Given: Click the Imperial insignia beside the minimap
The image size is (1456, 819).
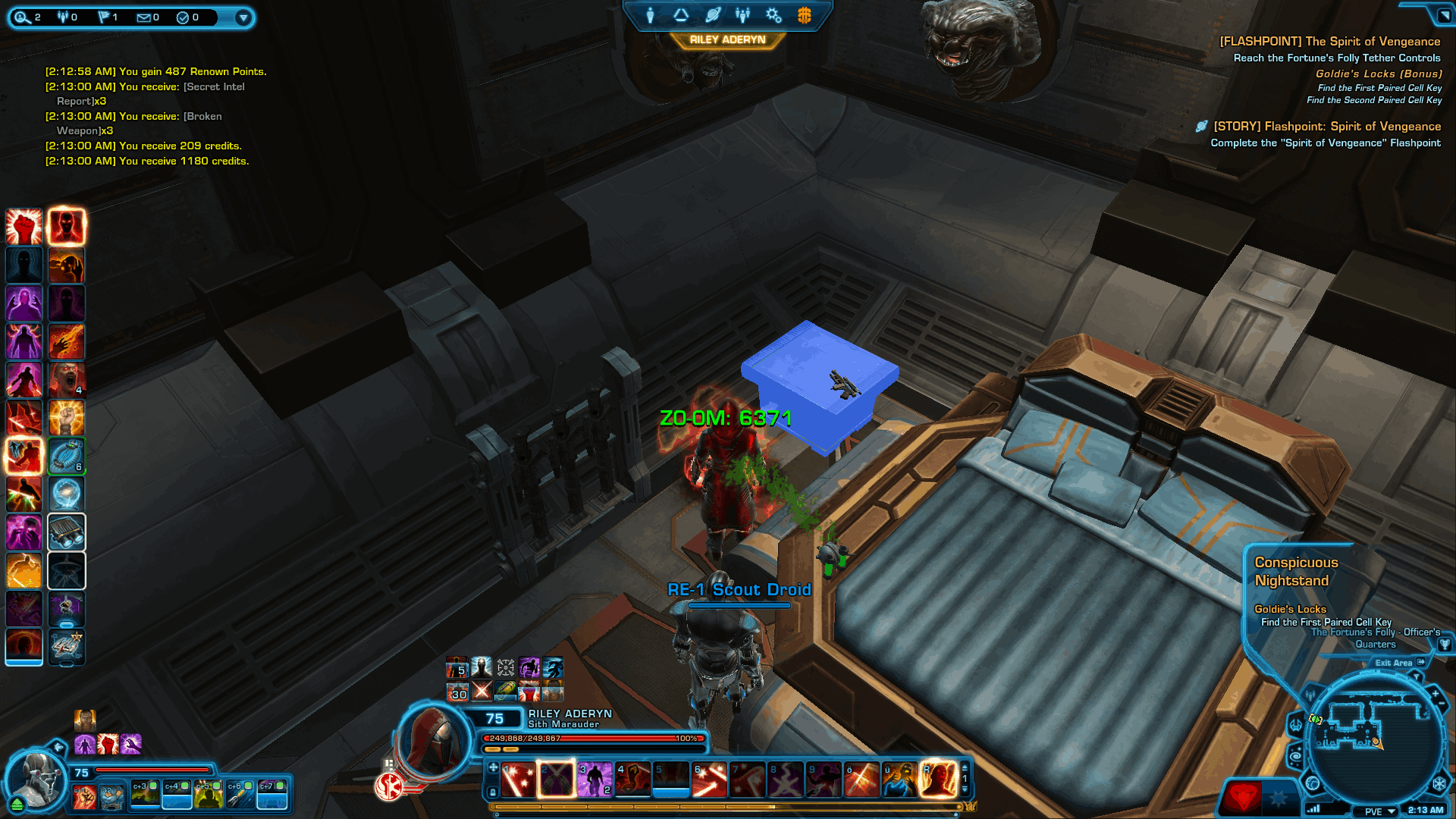Looking at the screenshot, I should click(1439, 783).
